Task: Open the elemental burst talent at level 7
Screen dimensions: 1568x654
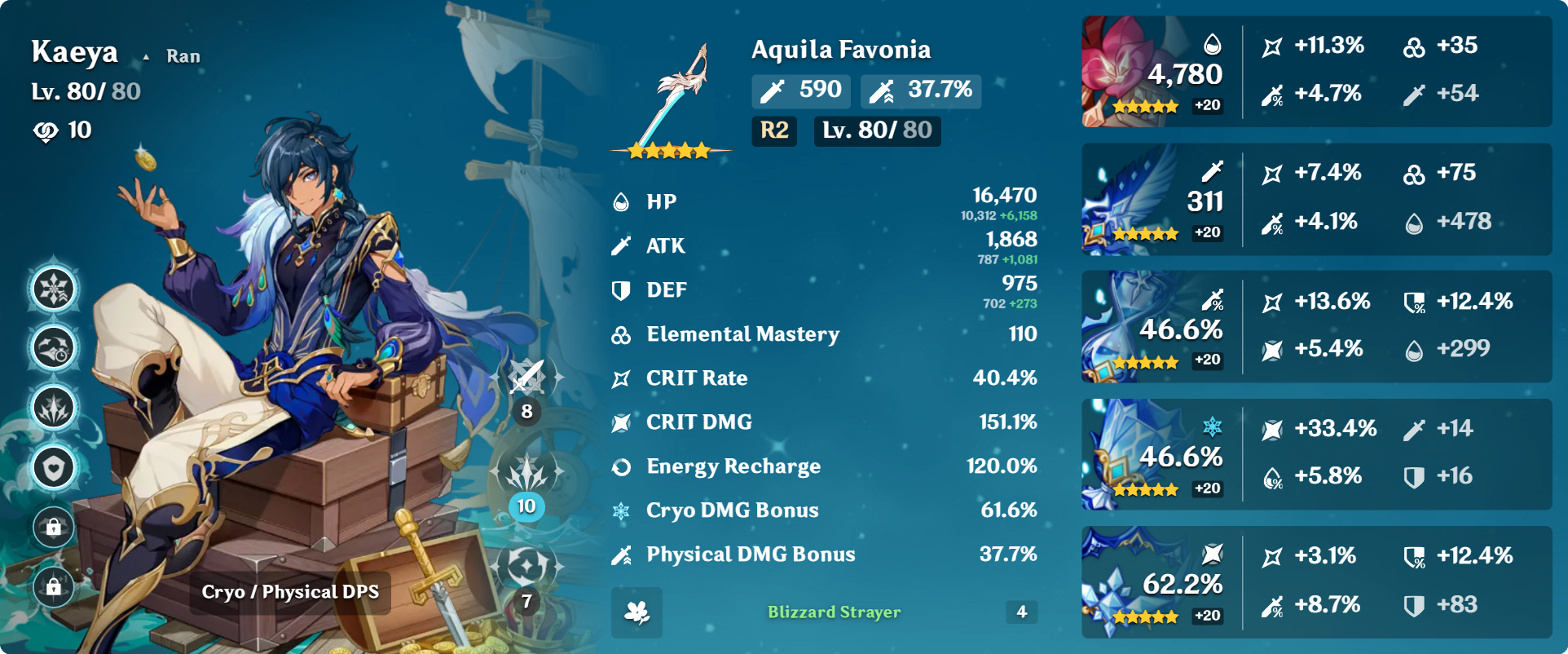Action: click(526, 566)
